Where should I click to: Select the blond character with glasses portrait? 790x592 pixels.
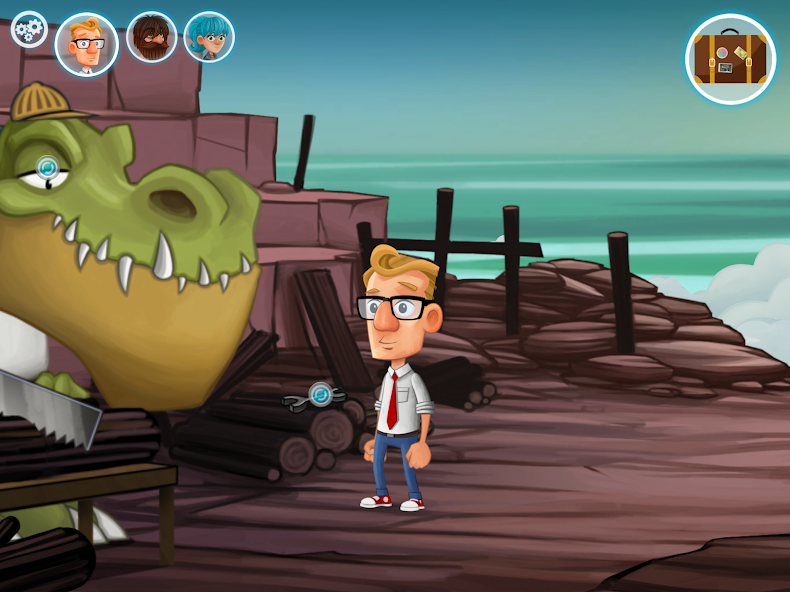coord(87,44)
